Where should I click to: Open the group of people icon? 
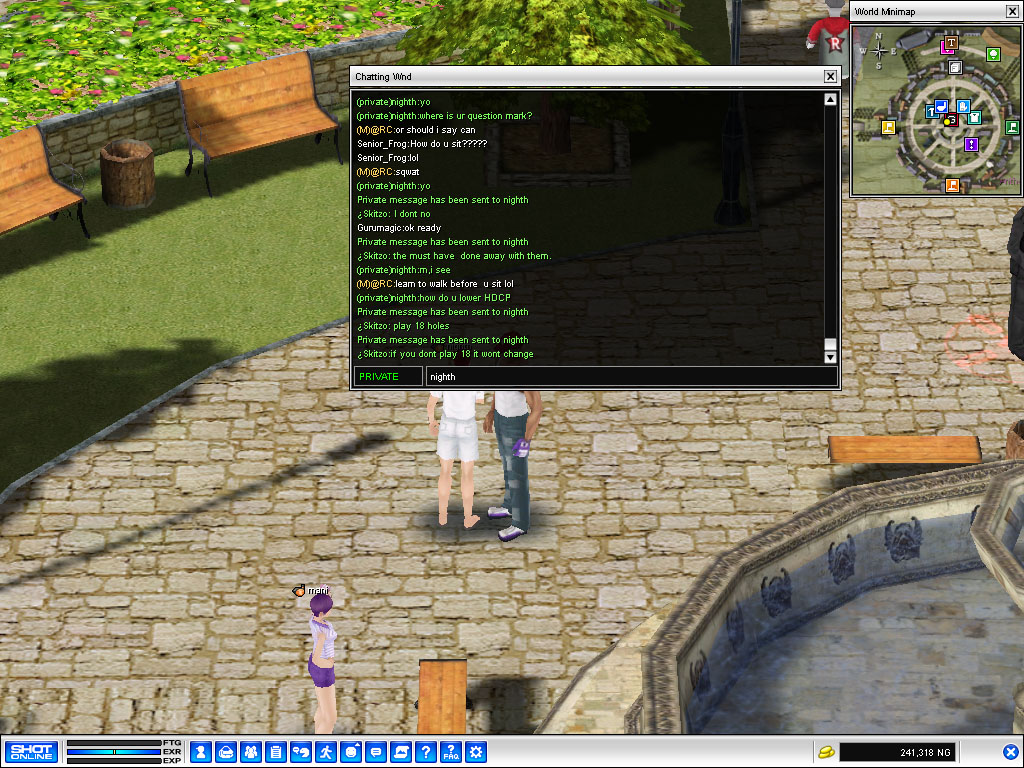point(251,752)
